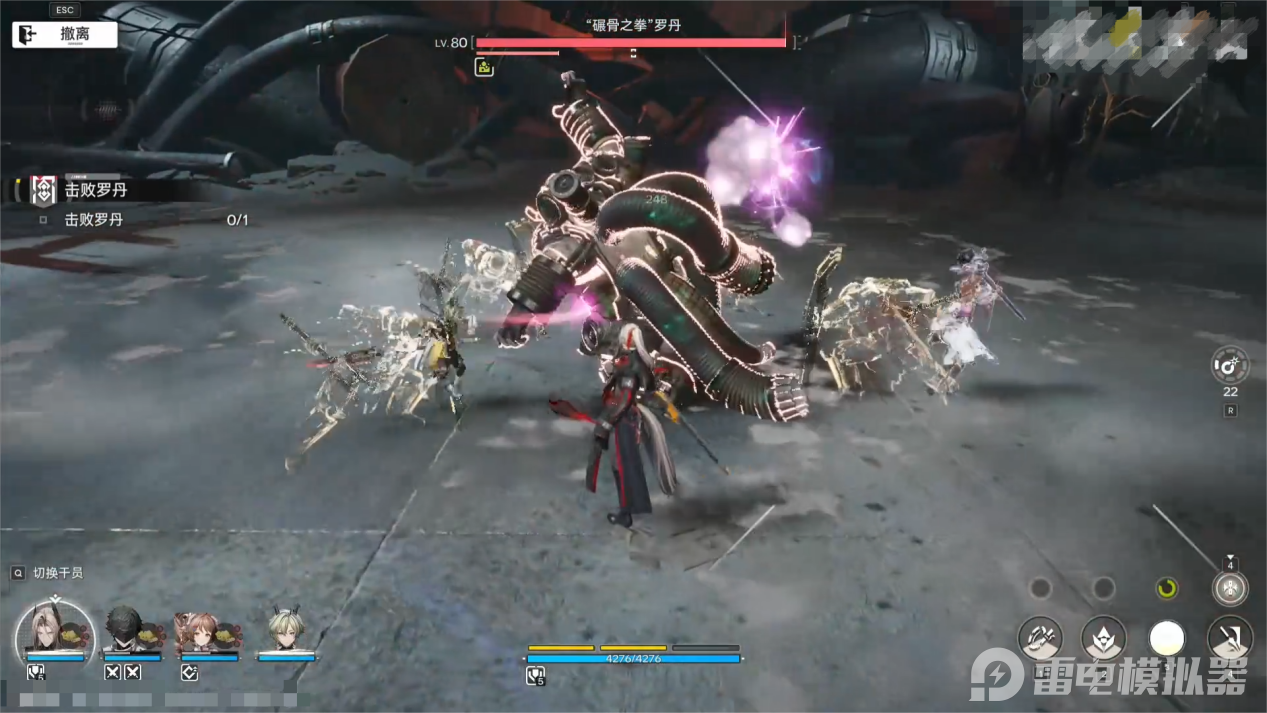Click the 撤离 retreat button
The width and height of the screenshot is (1267, 713).
point(65,34)
